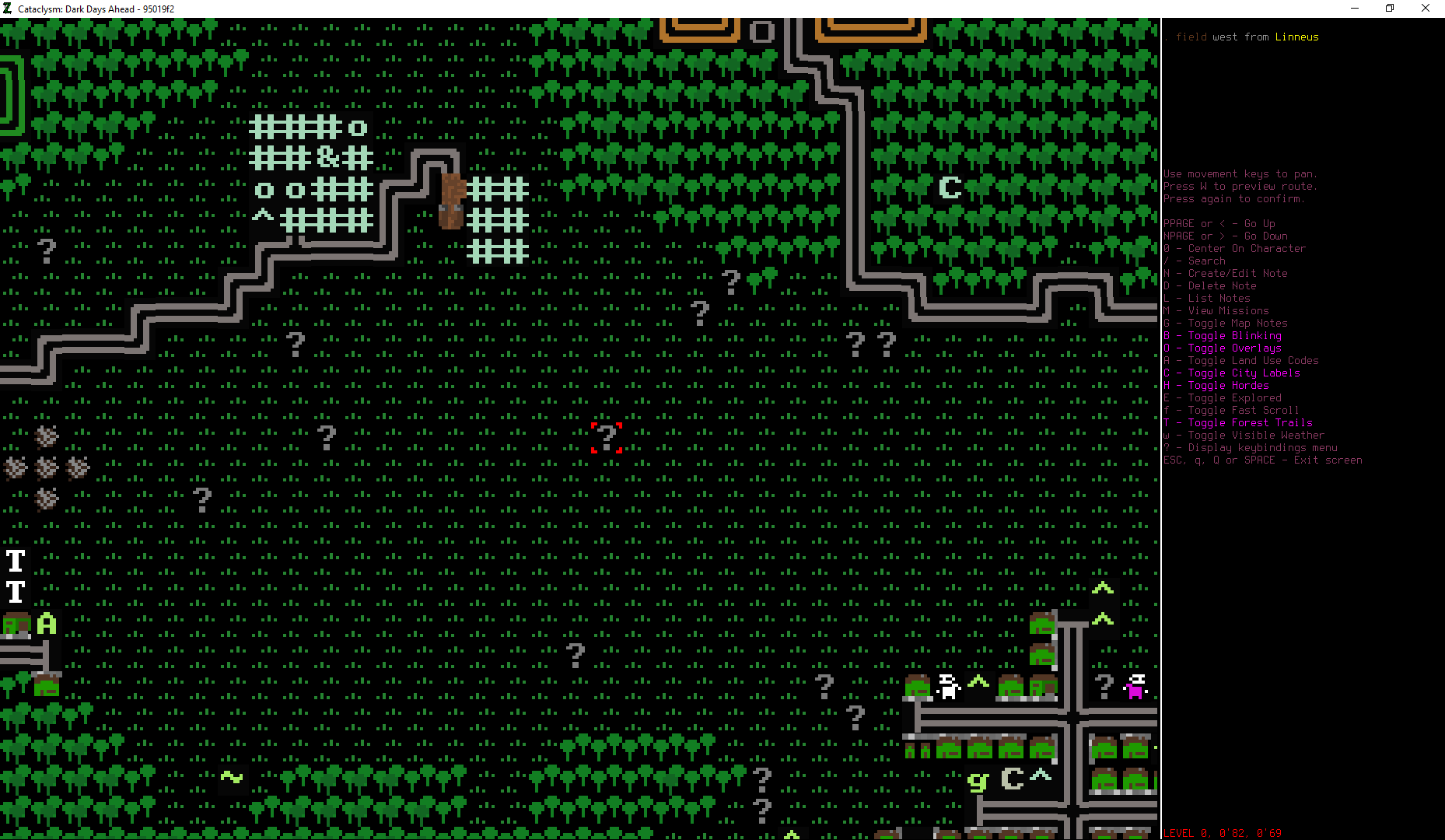Select the city label C in the northeast forest
Viewport: 1445px width, 840px height.
pos(950,187)
